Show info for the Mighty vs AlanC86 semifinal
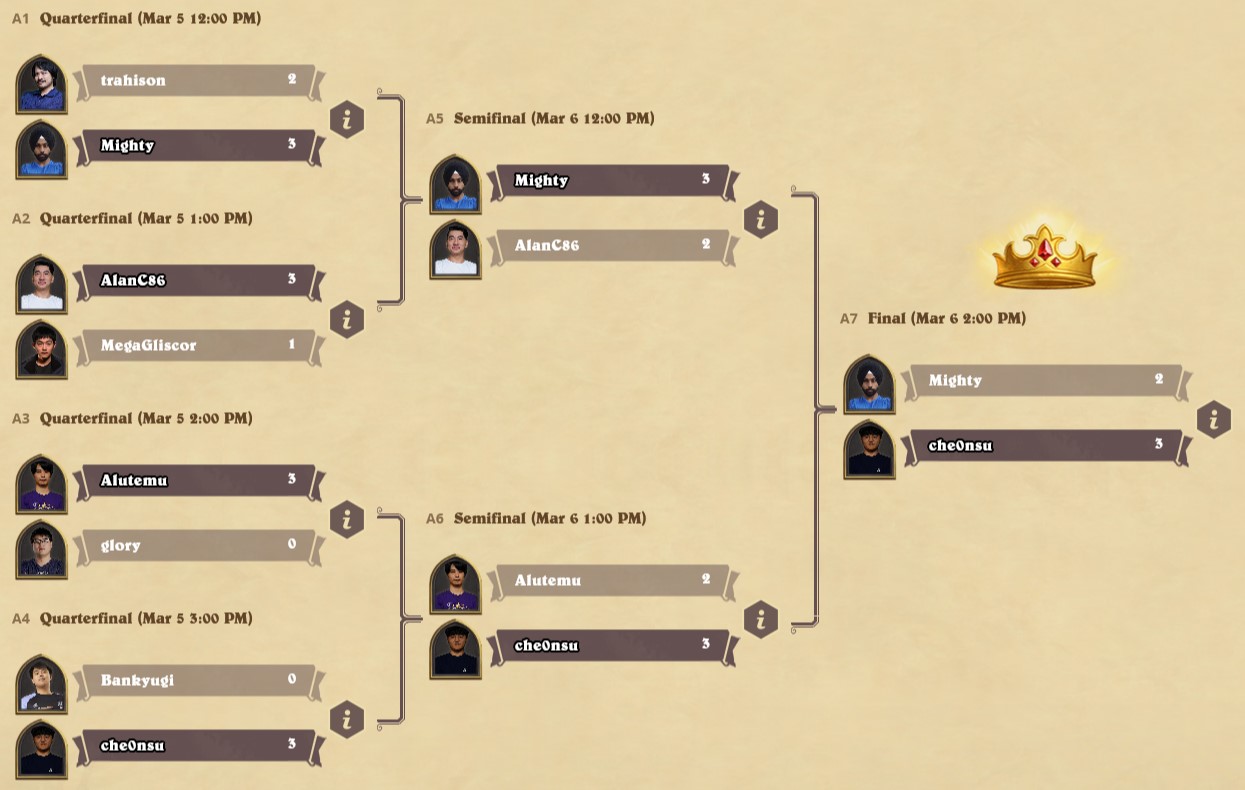Image resolution: width=1245 pixels, height=790 pixels. (x=761, y=220)
